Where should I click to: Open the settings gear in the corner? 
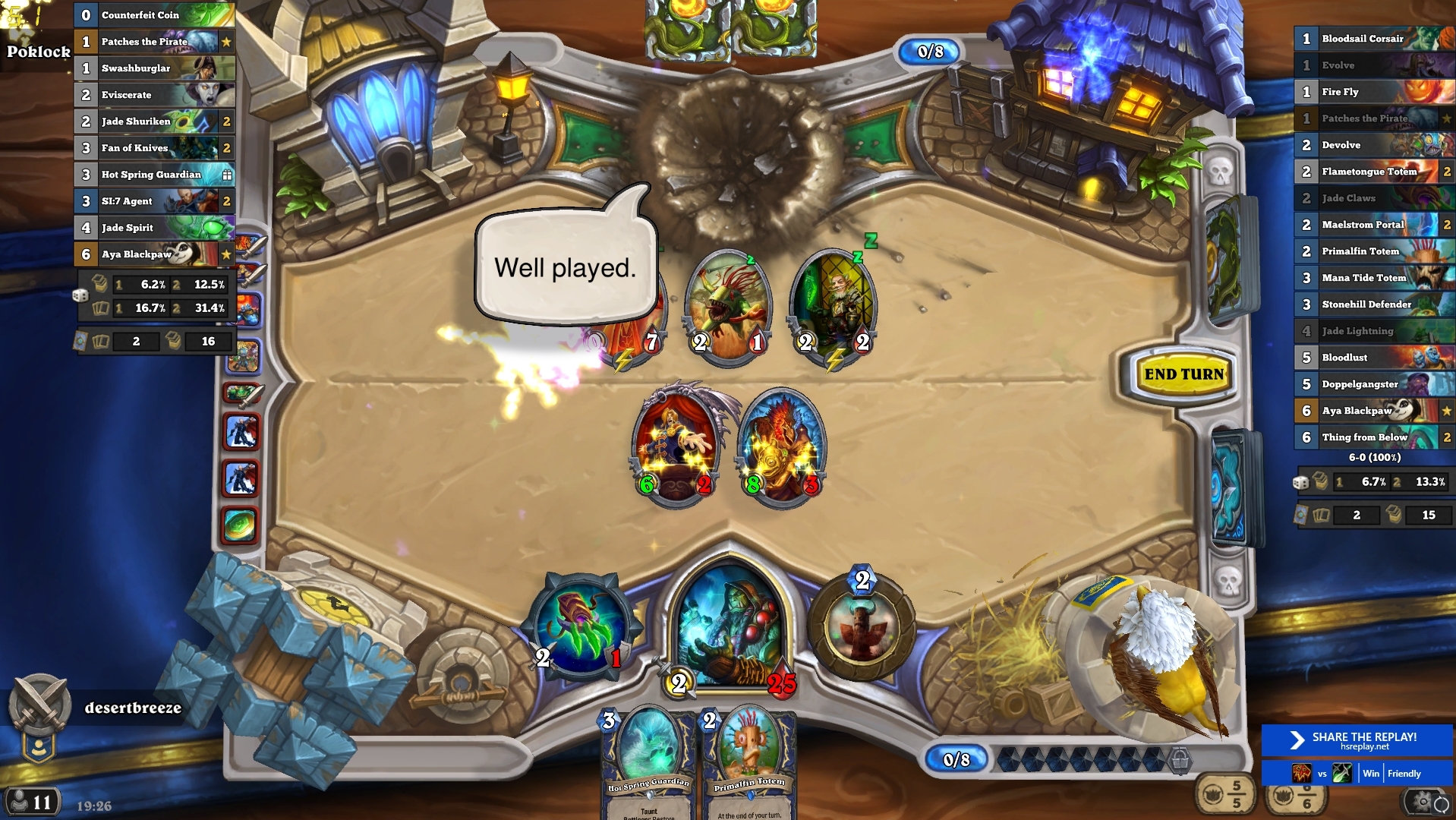[1424, 801]
